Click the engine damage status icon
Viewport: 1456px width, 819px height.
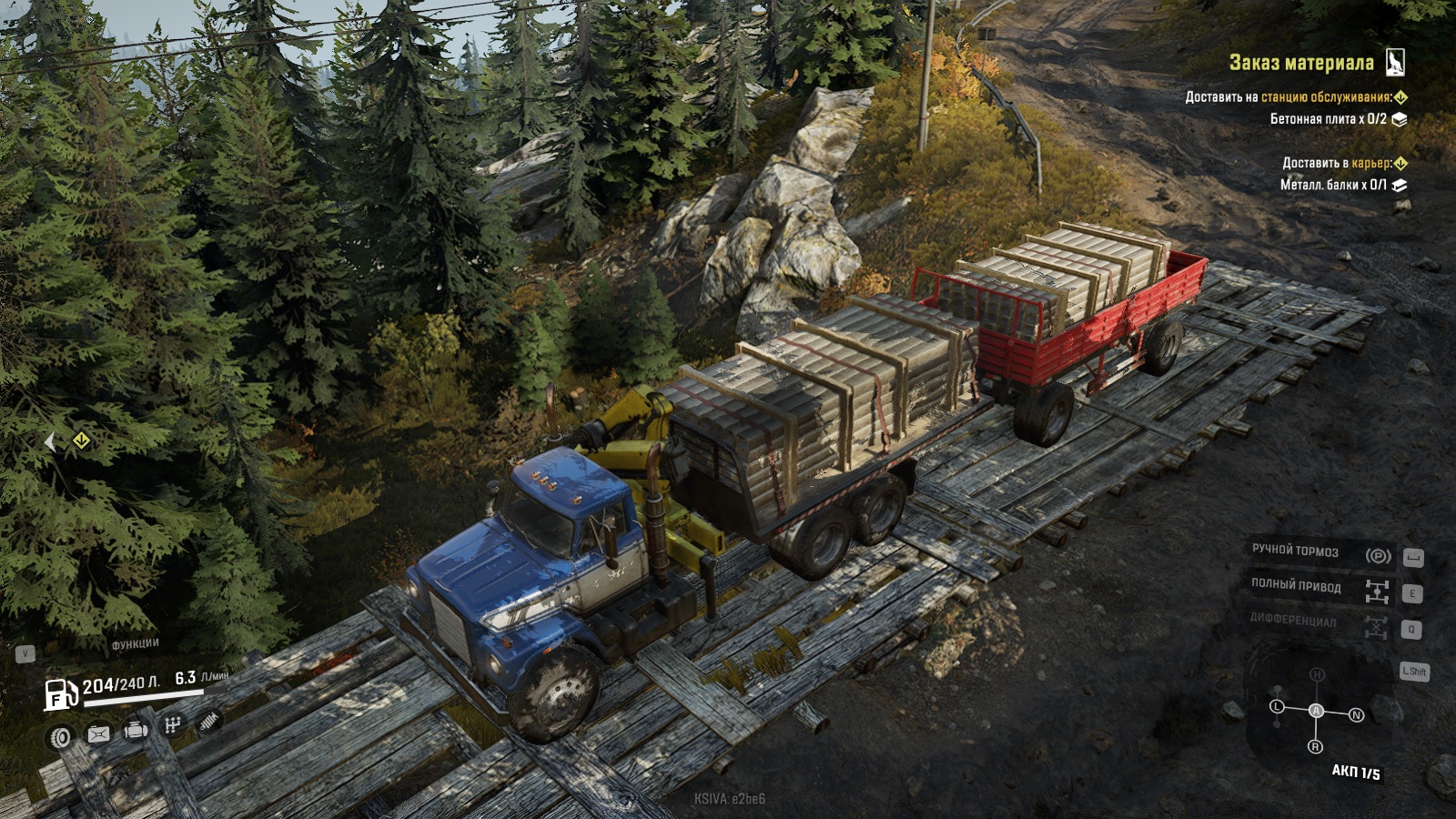pyautogui.click(x=136, y=730)
